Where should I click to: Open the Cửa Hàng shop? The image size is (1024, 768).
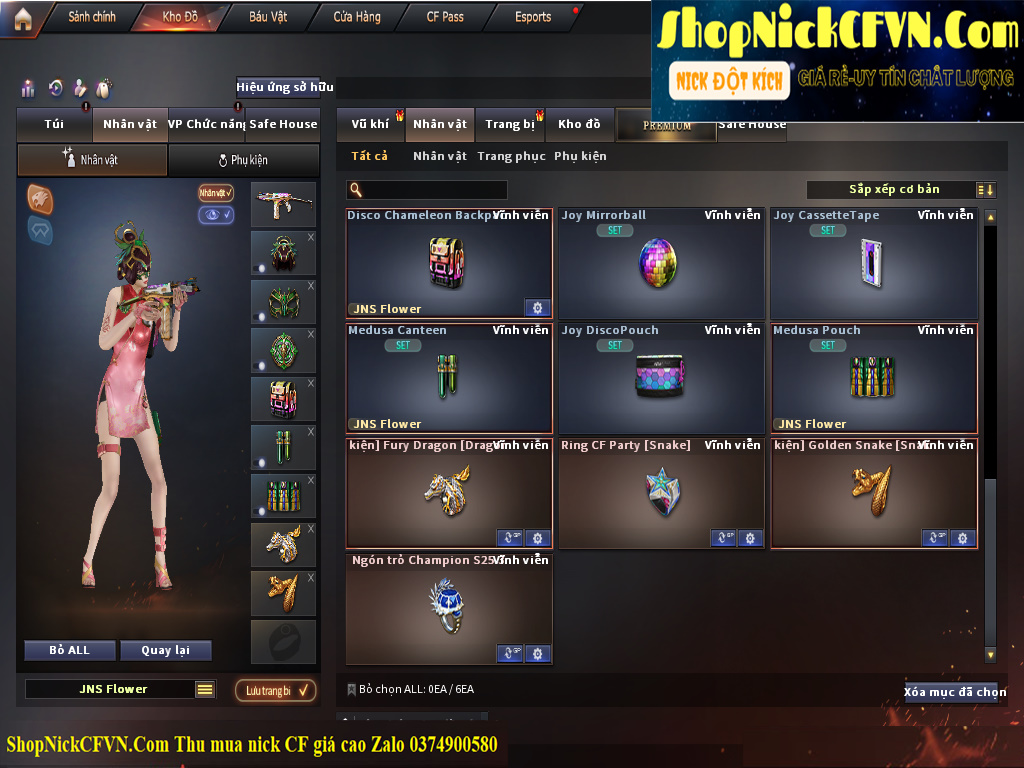pyautogui.click(x=357, y=17)
